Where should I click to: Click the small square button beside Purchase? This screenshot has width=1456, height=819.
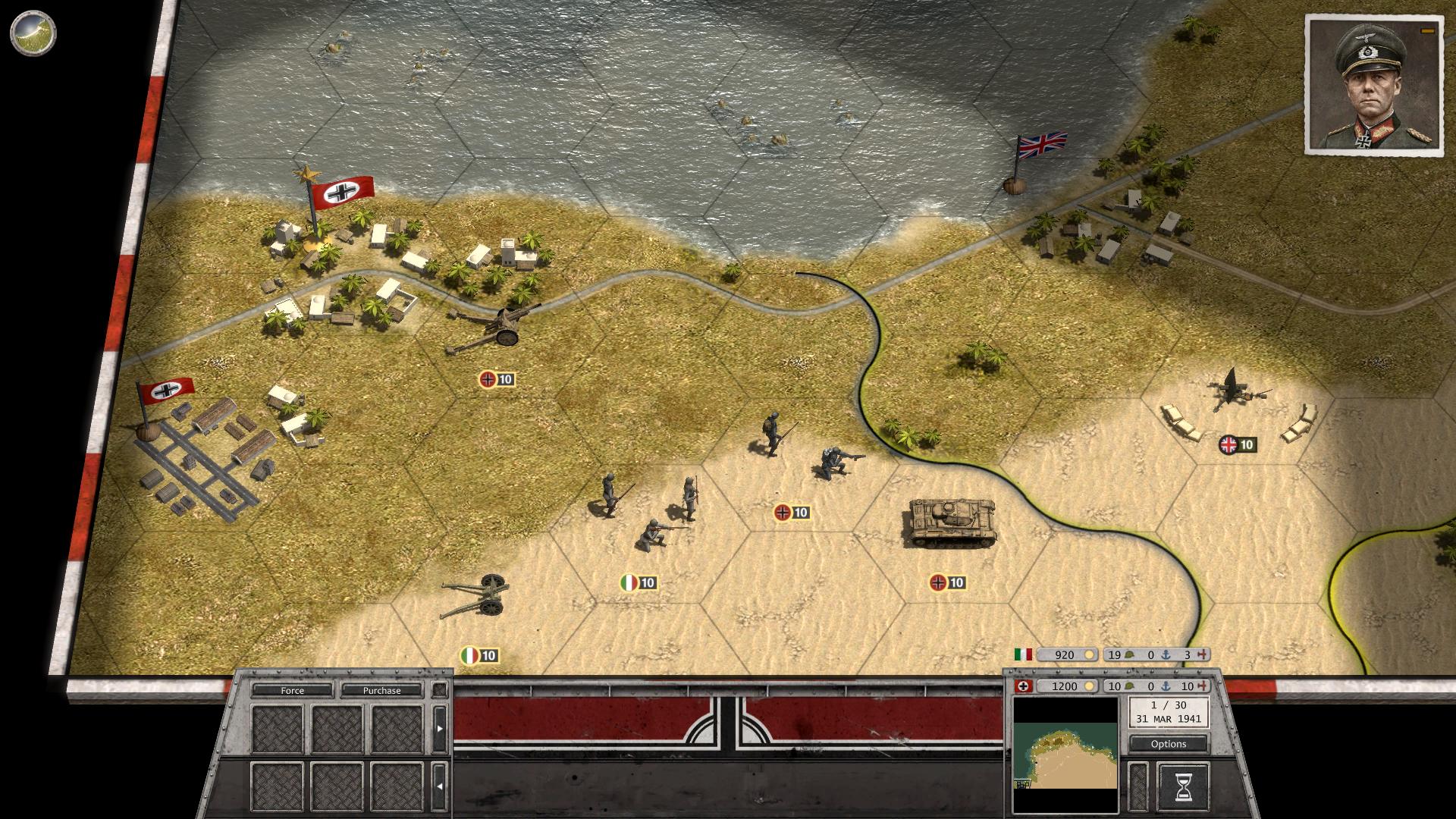439,690
